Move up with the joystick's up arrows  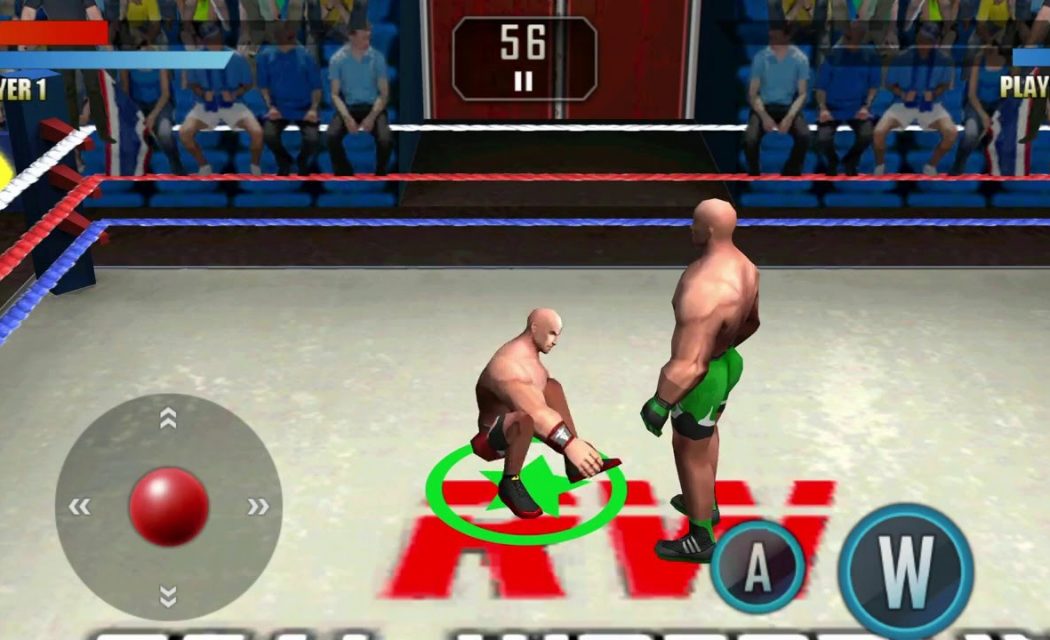click(168, 419)
